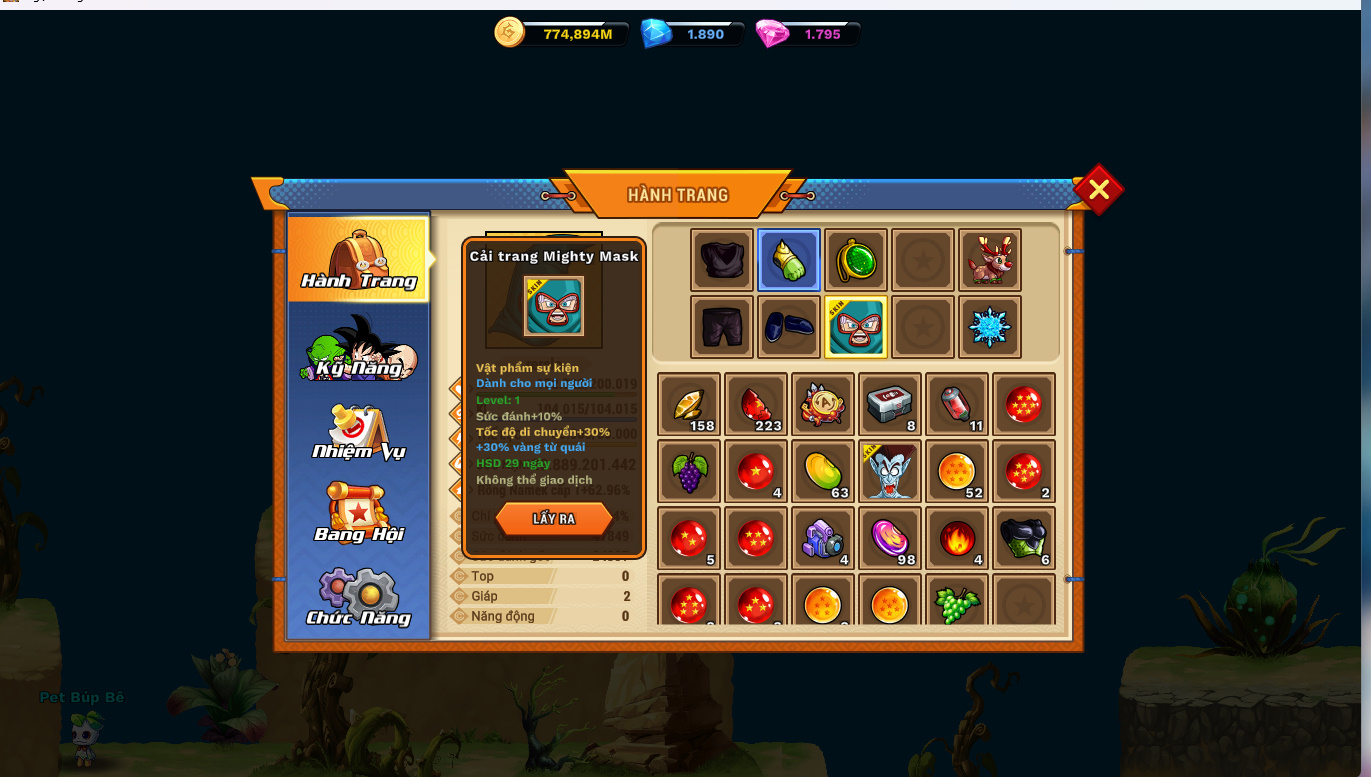This screenshot has width=1371, height=777.
Task: Open the Nhiệm Vụ quests tab
Action: coord(358,432)
